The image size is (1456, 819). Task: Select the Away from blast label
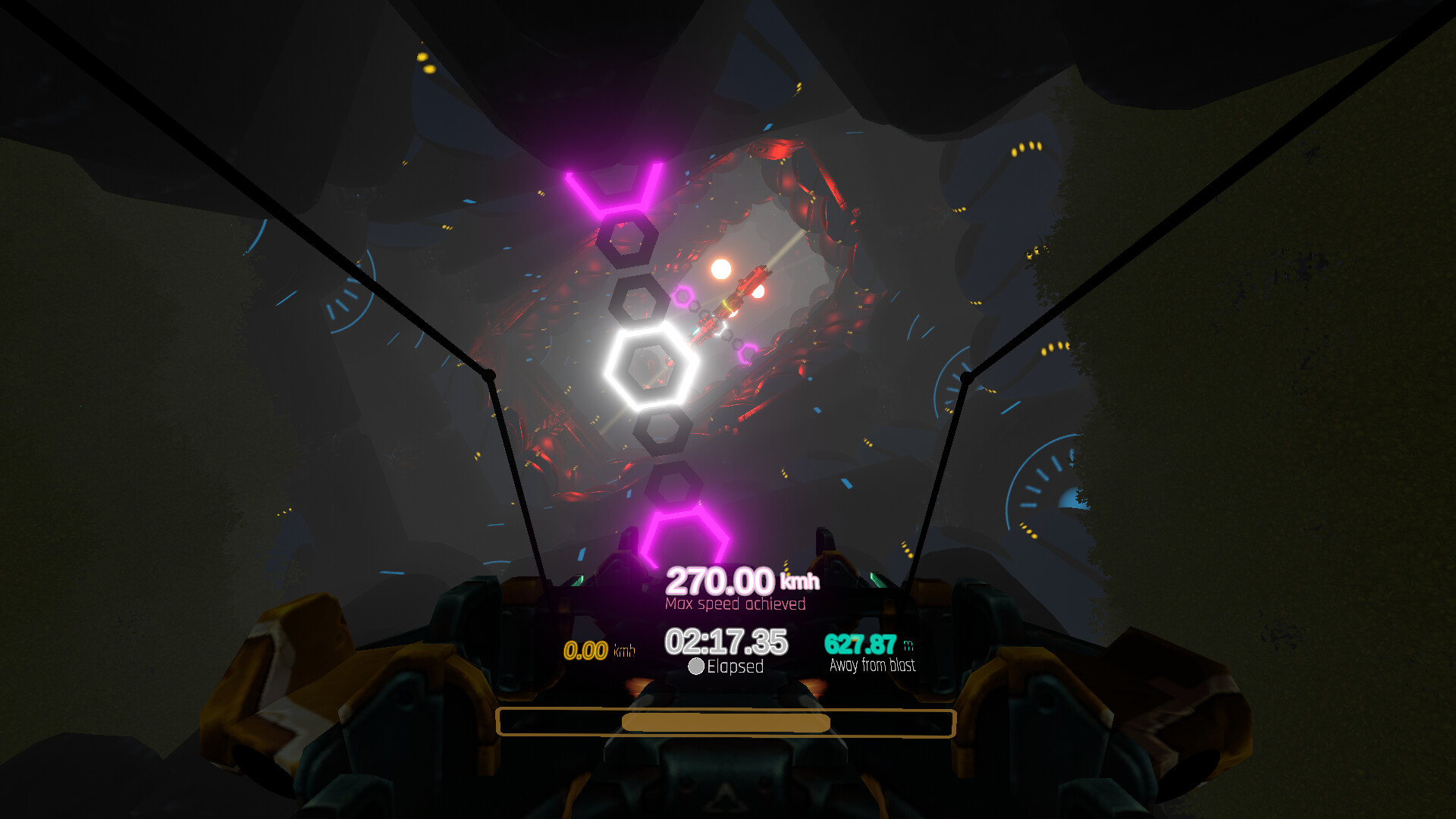pos(873,665)
